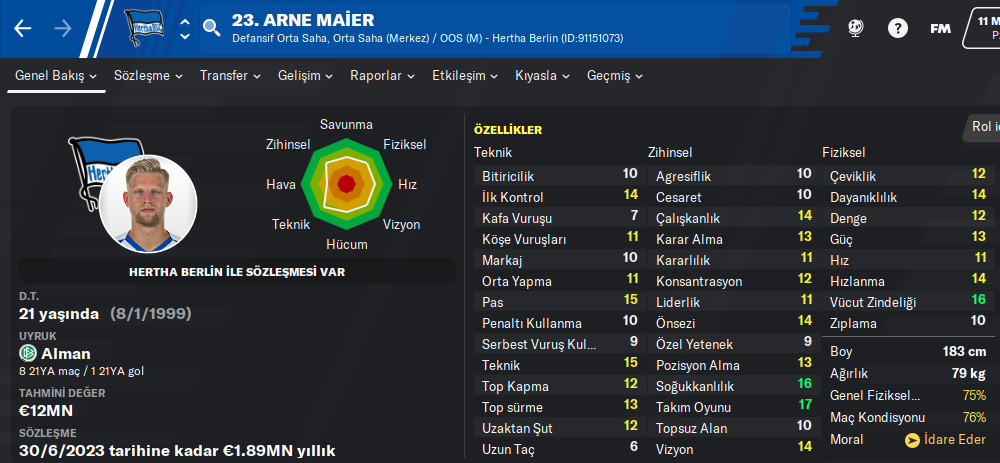Open the search magnifier icon
Screen dimensions: 1000x463
(x=211, y=28)
